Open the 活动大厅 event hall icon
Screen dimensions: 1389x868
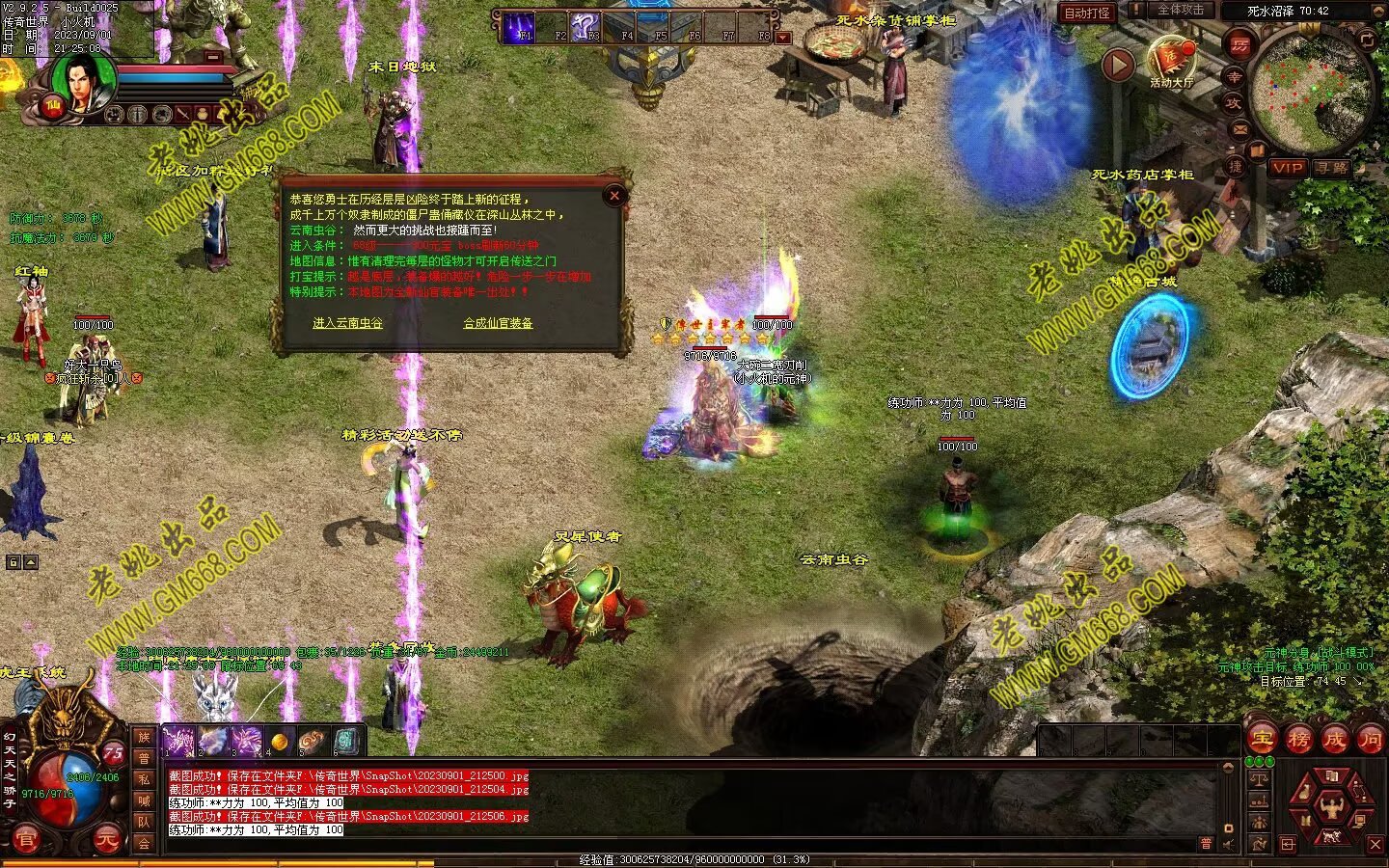1171,61
